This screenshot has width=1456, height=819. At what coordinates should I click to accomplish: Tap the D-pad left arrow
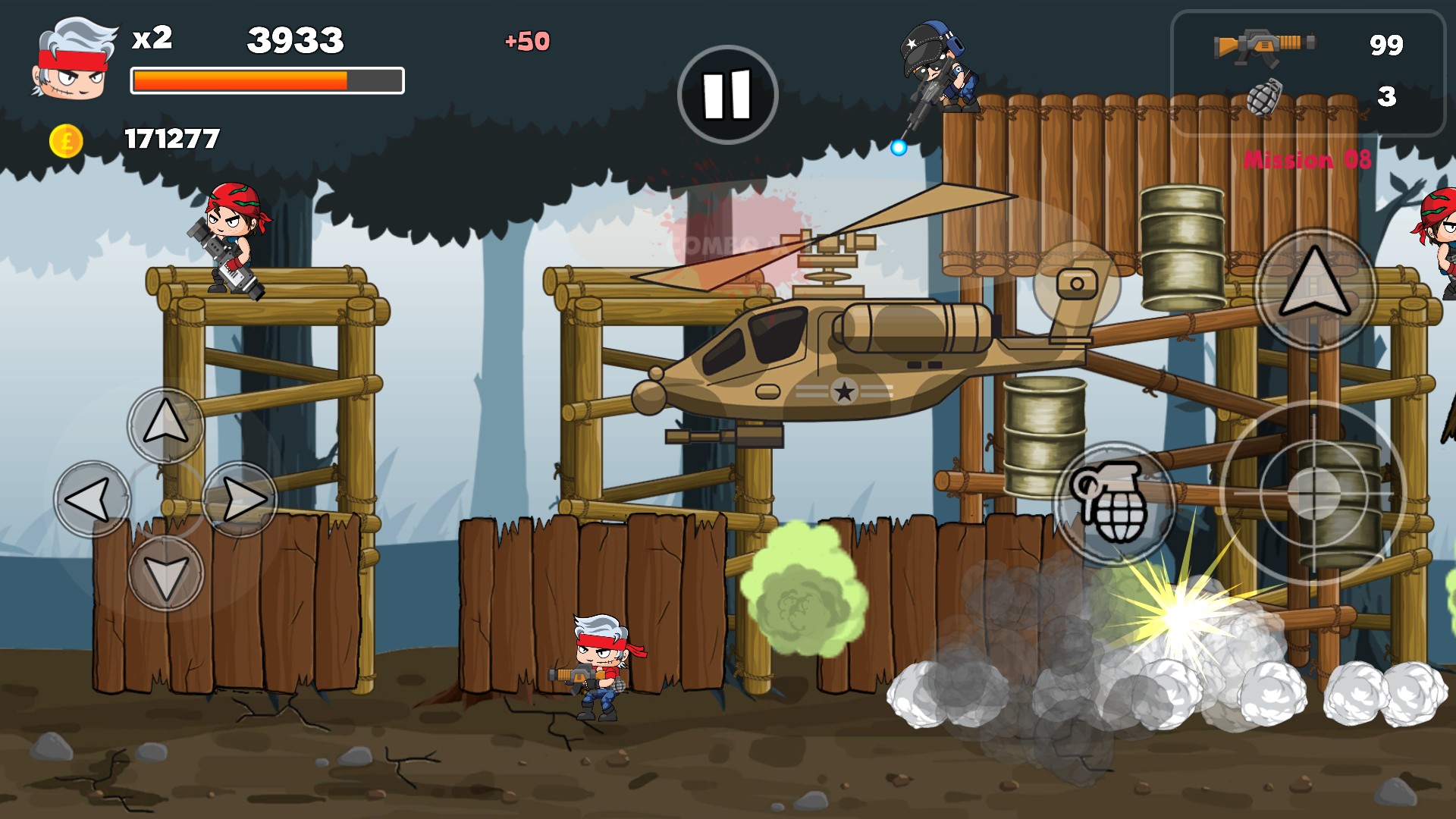pyautogui.click(x=93, y=499)
